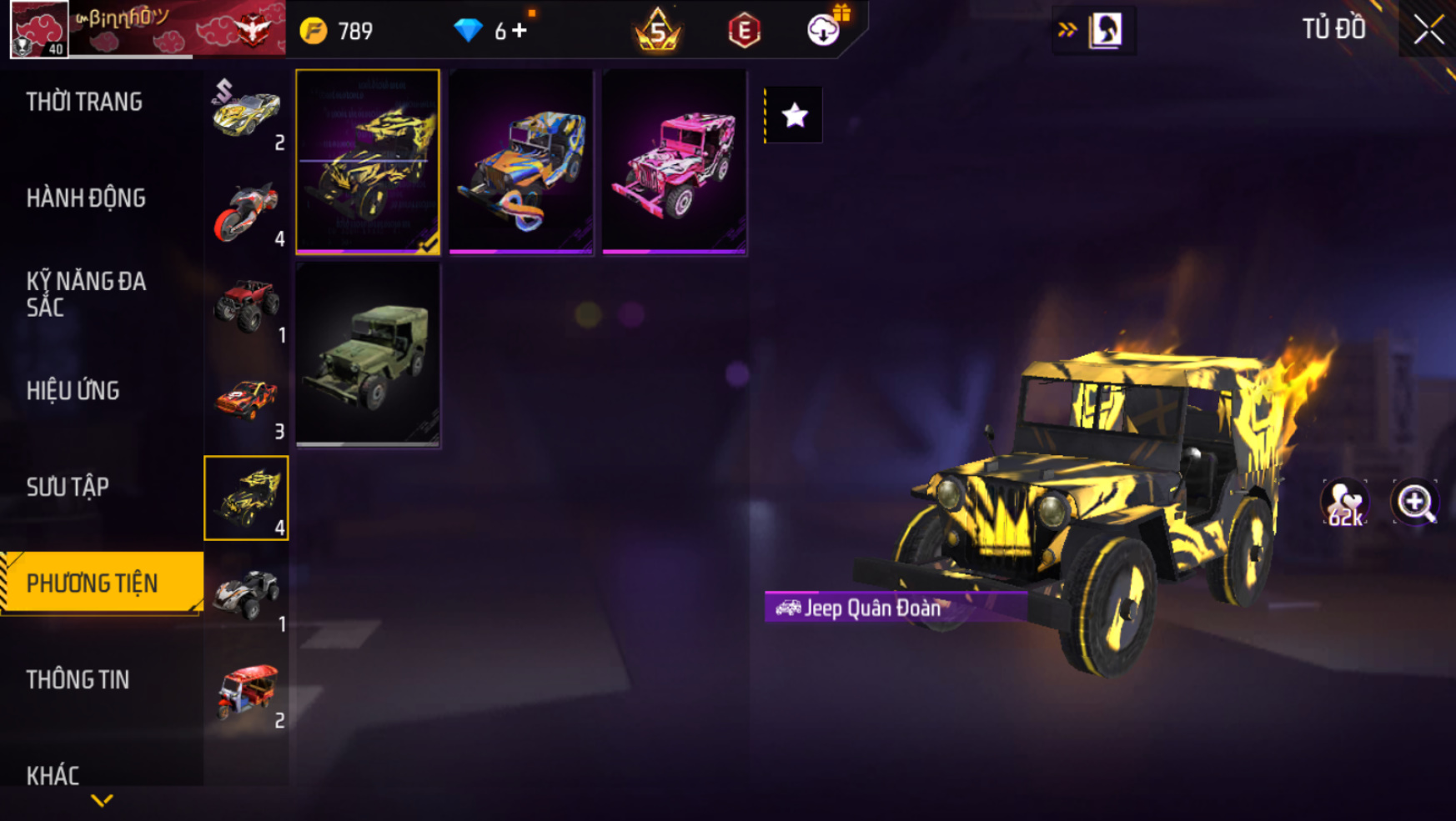Switch to the Hành Động tab
This screenshot has height=821, width=1456.
86,198
